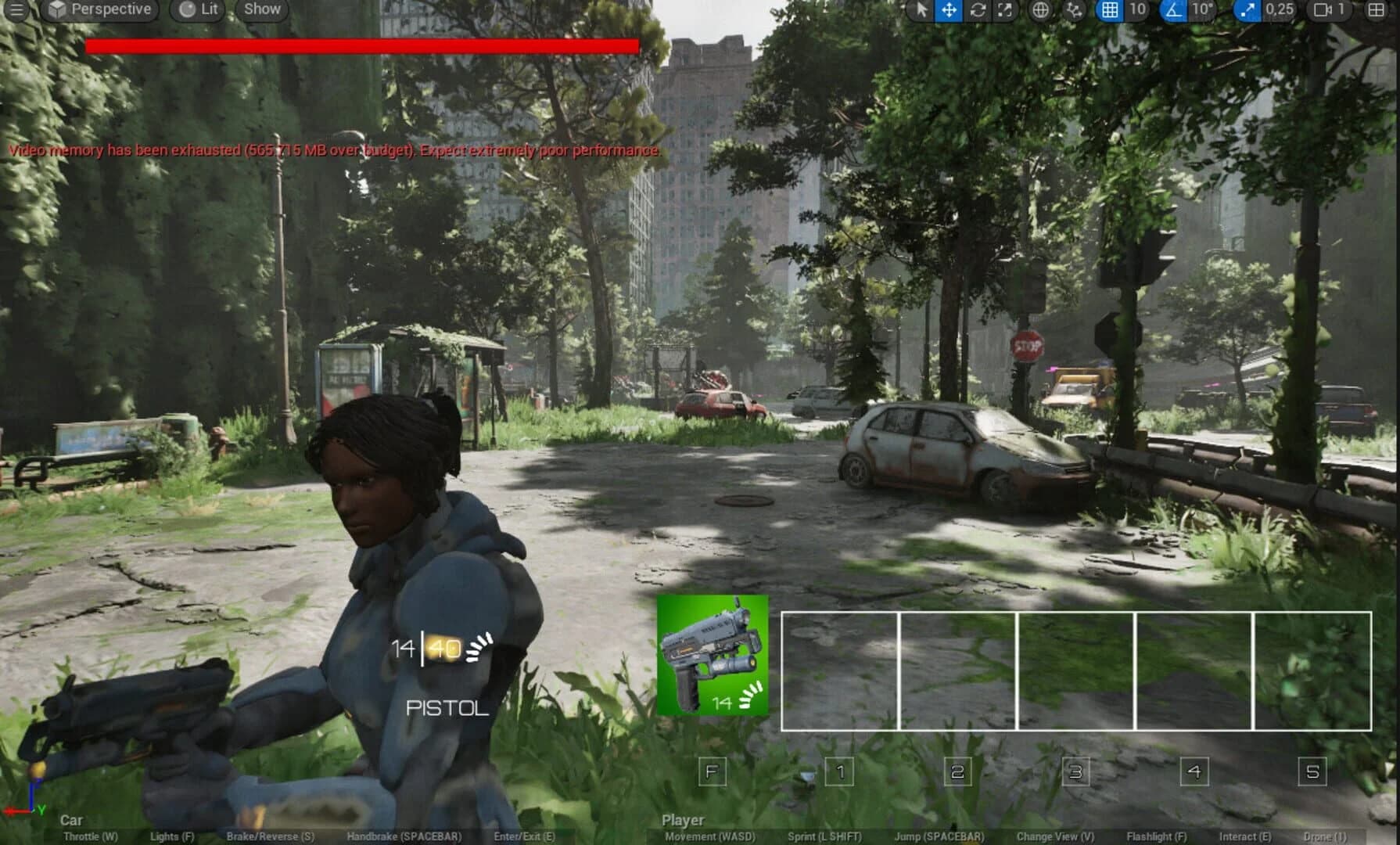1400x845 pixels.
Task: Switch to the Rotate tool
Action: (x=978, y=11)
